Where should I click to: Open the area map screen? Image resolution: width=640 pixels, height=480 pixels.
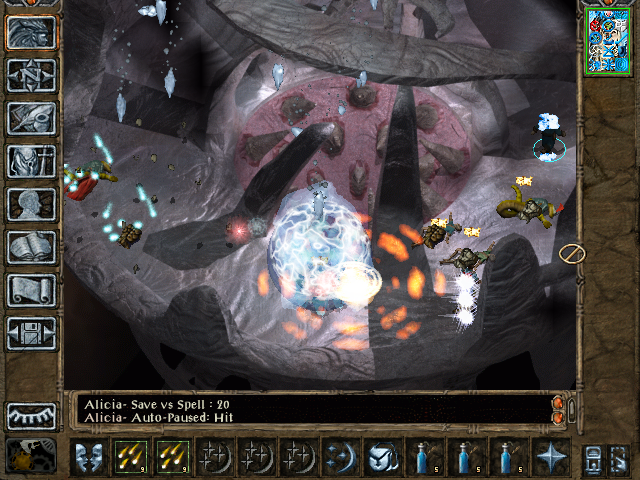tap(31, 75)
